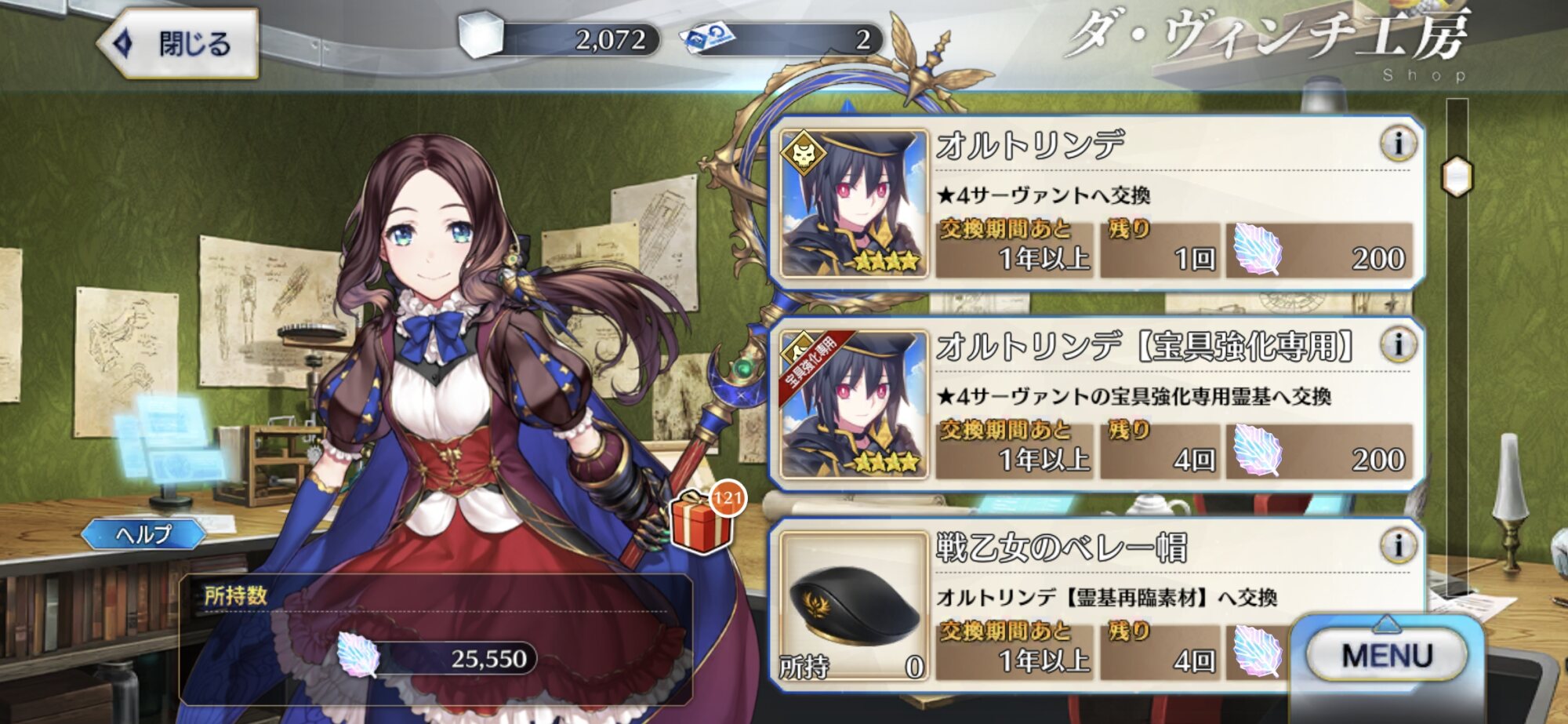This screenshot has width=1568, height=724.
Task: Select the オルトリンデ ★4 servant exchange row
Action: [x=1098, y=204]
